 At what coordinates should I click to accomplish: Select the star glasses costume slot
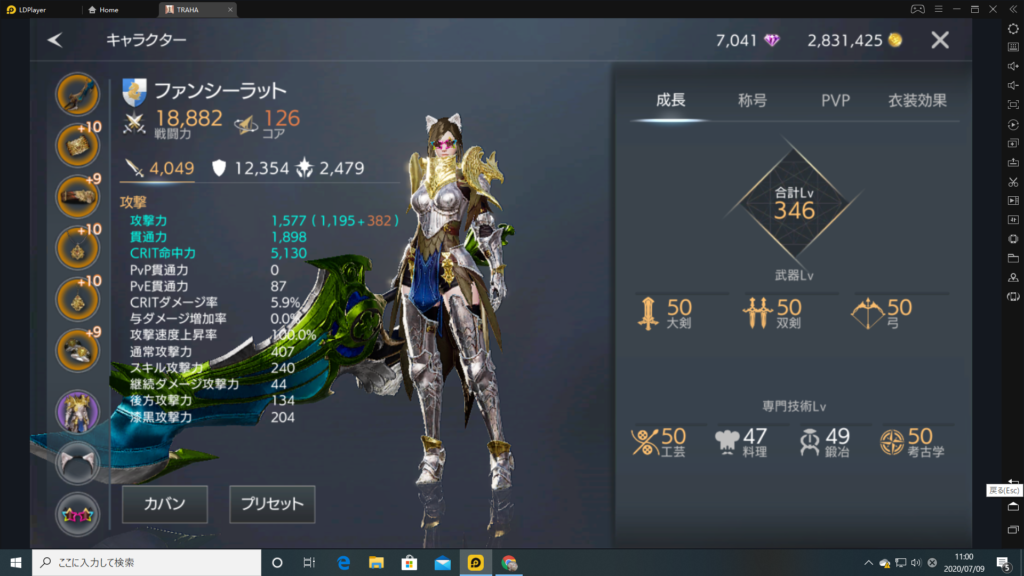[x=77, y=513]
